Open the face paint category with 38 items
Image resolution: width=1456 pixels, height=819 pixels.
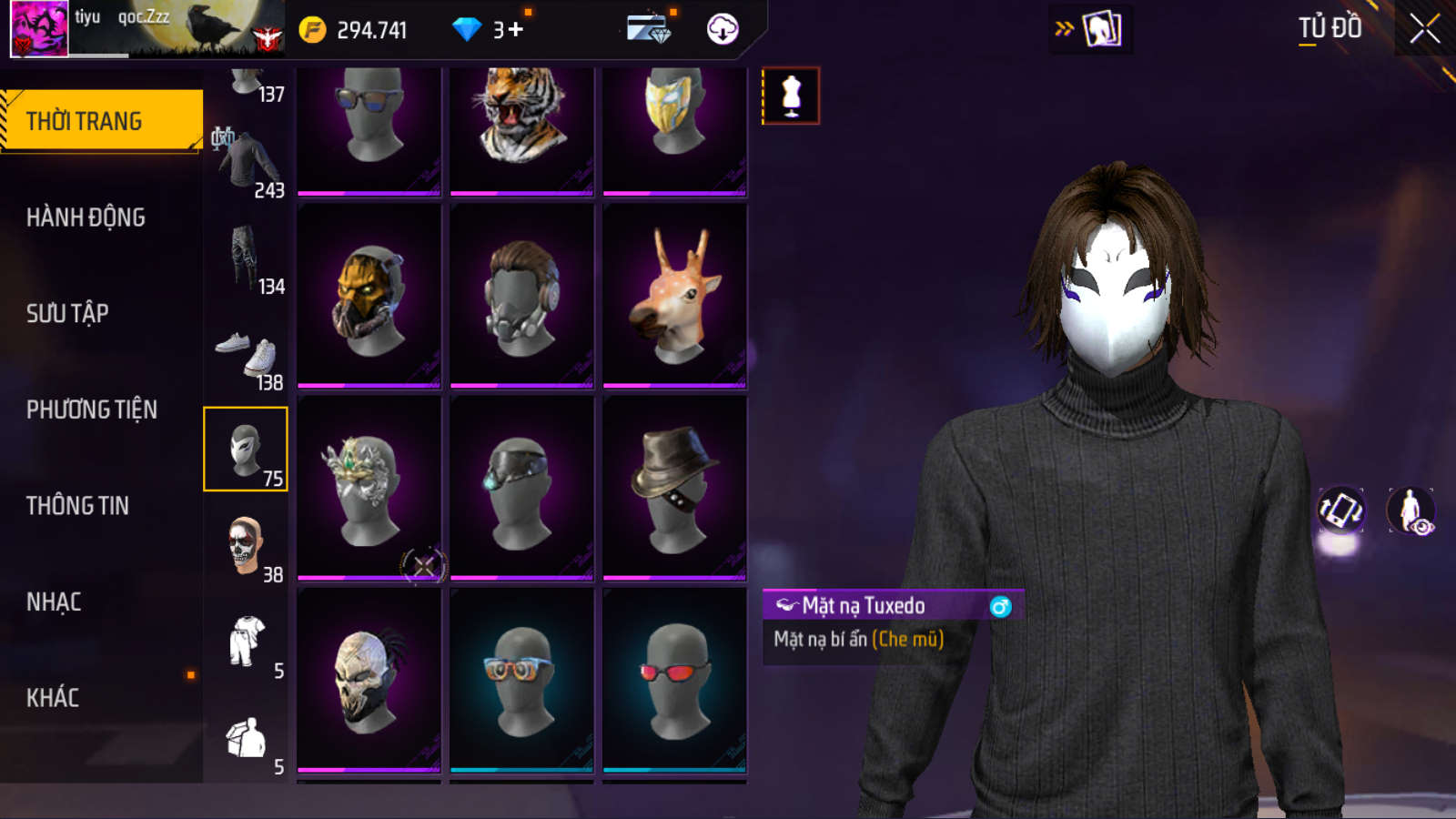pyautogui.click(x=246, y=546)
